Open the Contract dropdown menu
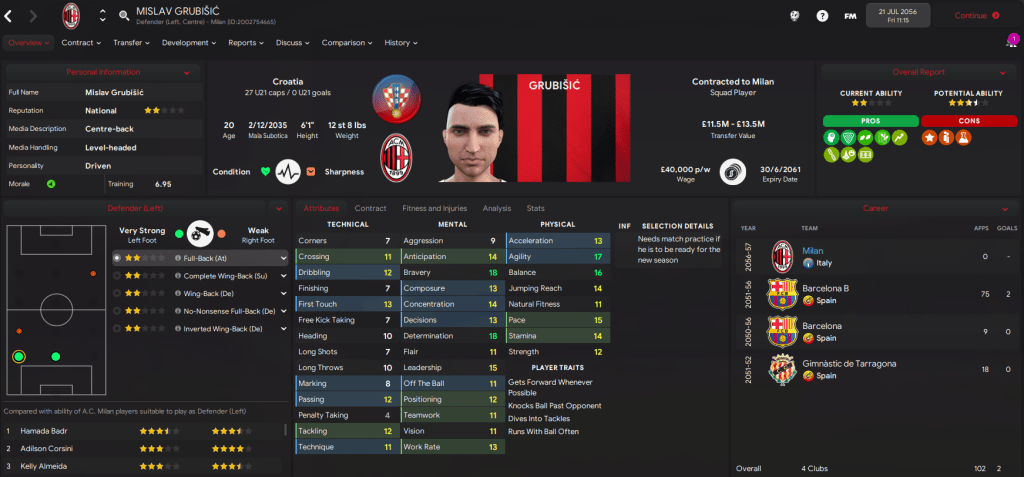The width and height of the screenshot is (1024, 477). (81, 43)
